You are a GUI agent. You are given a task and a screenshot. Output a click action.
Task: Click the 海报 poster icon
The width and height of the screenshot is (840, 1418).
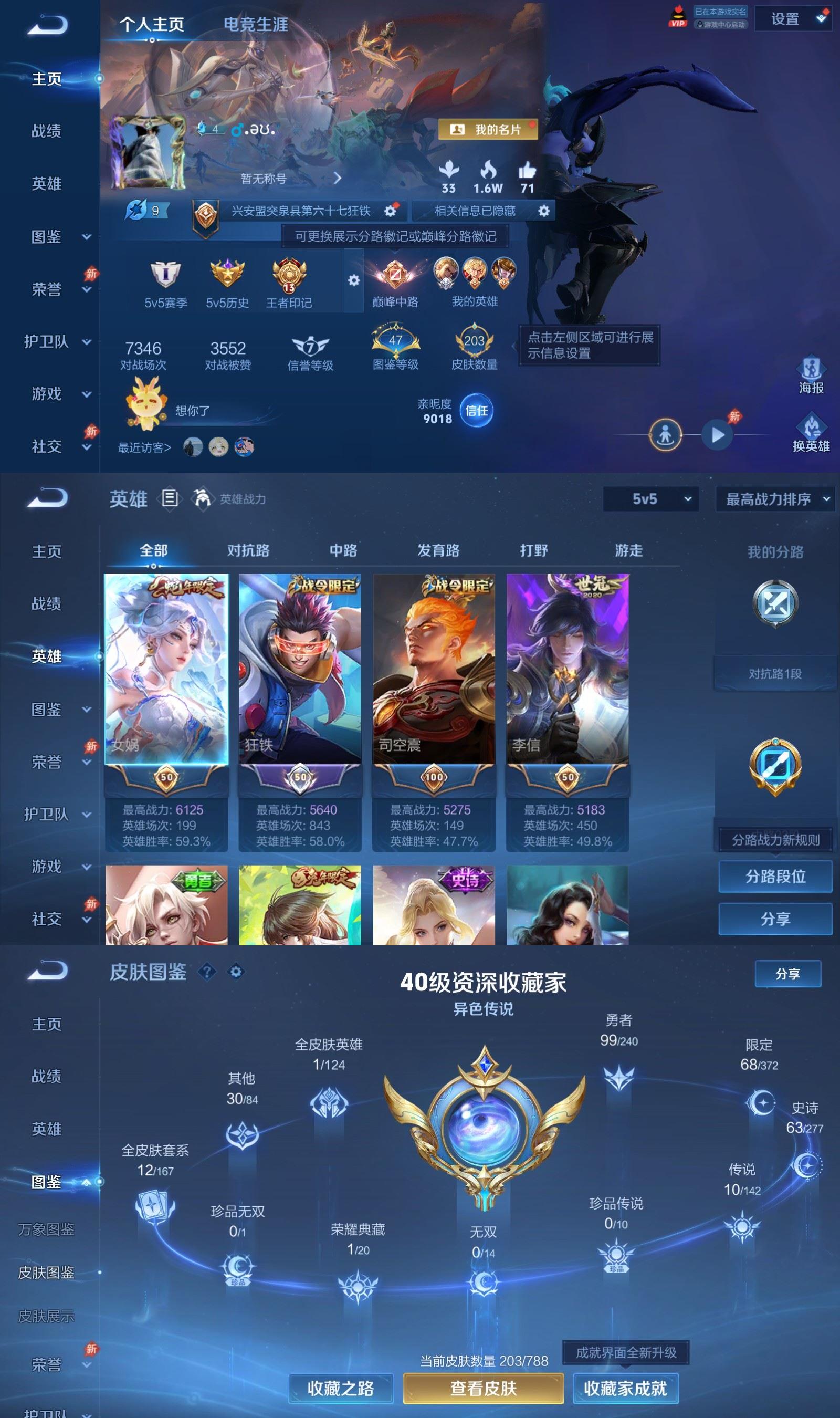(812, 369)
